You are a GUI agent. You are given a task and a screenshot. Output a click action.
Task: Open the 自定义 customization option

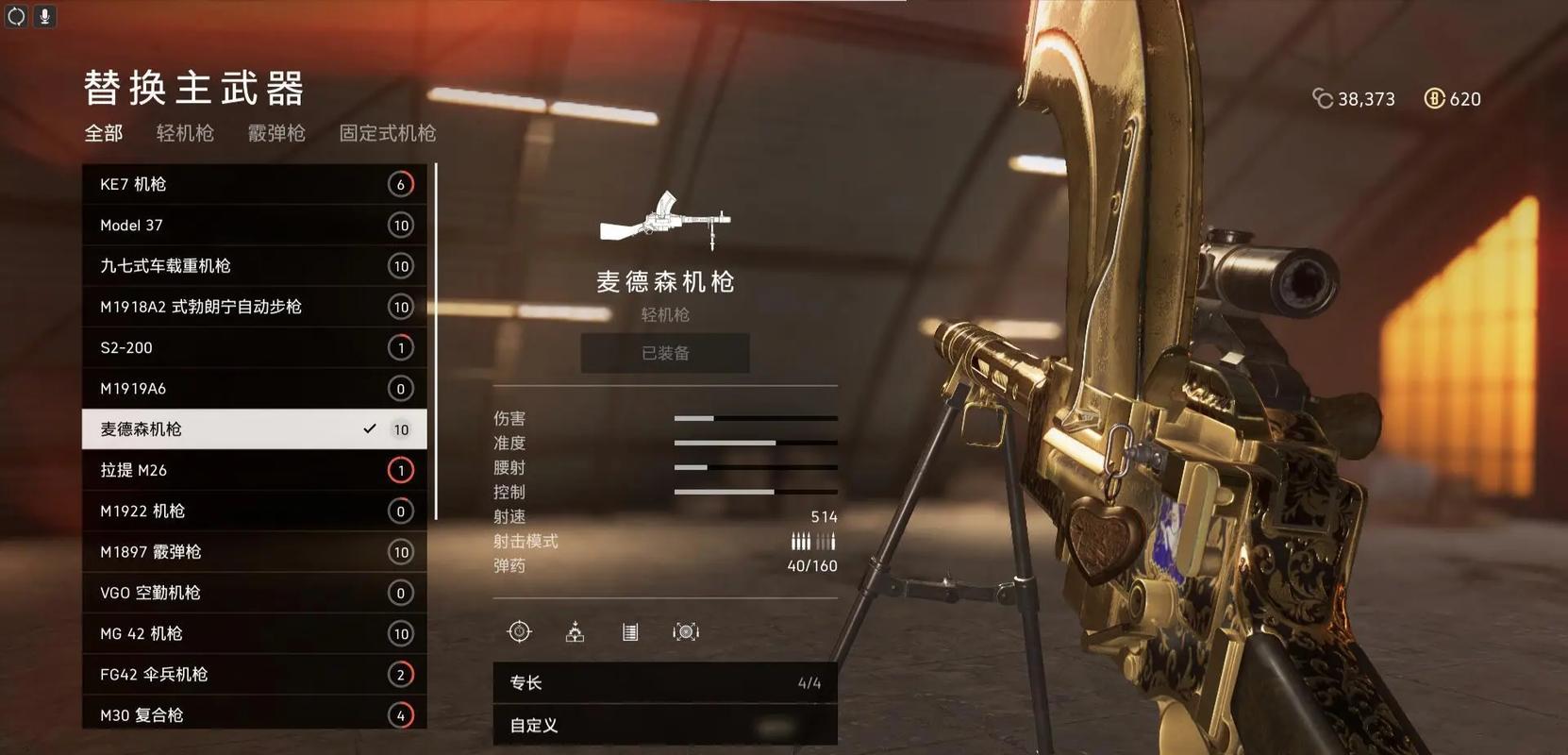[x=664, y=725]
